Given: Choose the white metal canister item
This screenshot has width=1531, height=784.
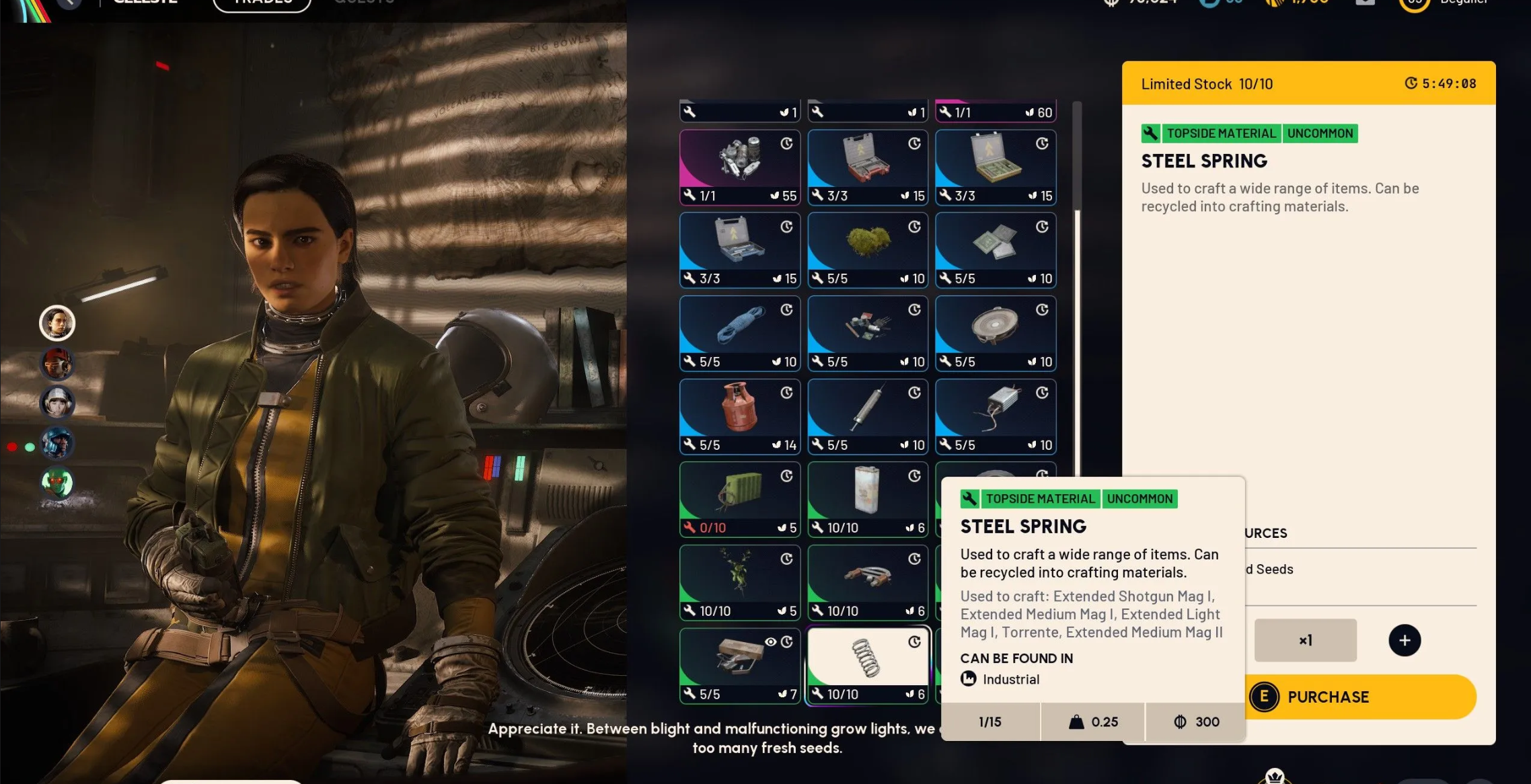Looking at the screenshot, I should (x=867, y=499).
